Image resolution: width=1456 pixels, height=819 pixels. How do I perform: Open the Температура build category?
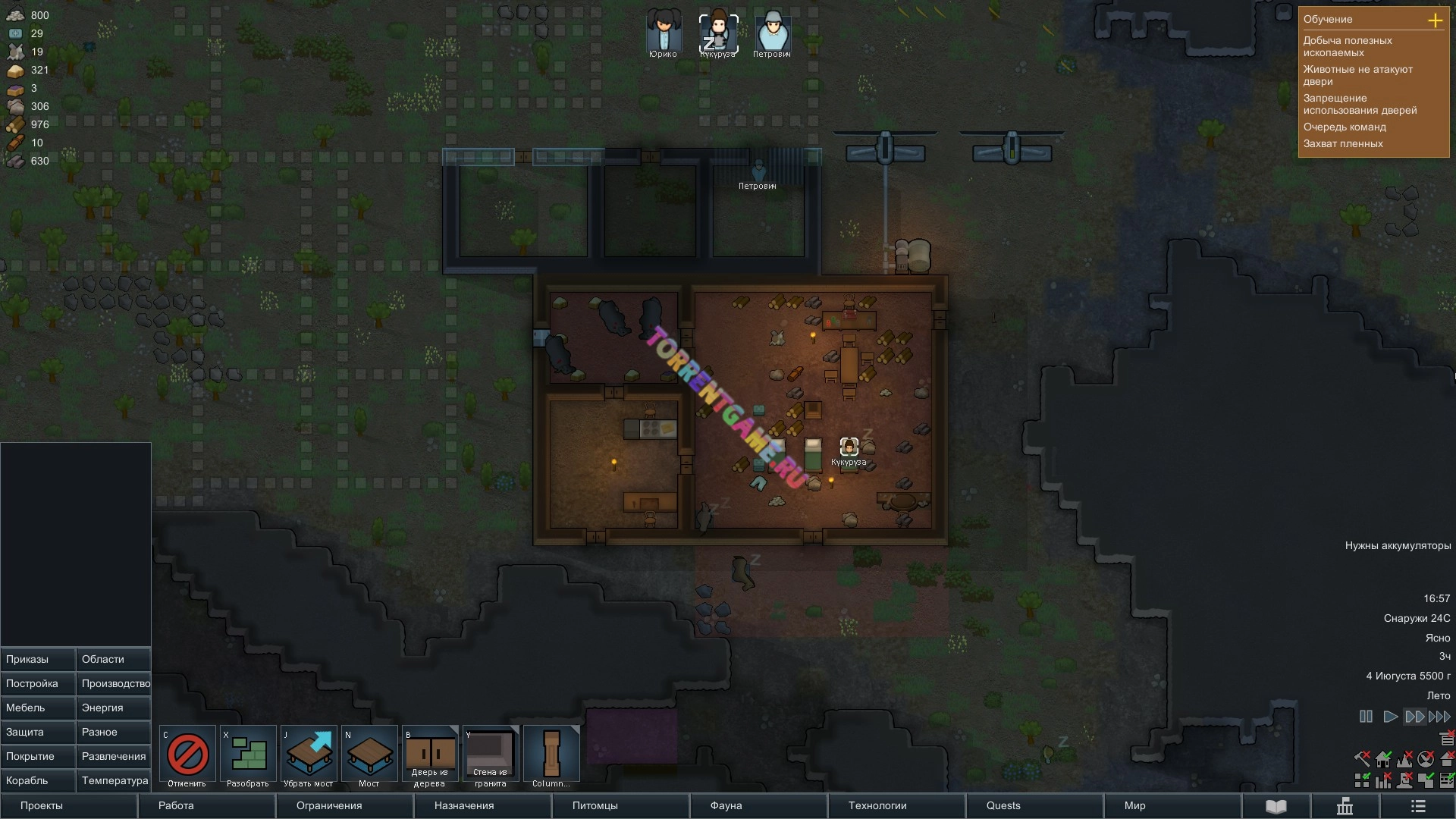click(x=113, y=780)
